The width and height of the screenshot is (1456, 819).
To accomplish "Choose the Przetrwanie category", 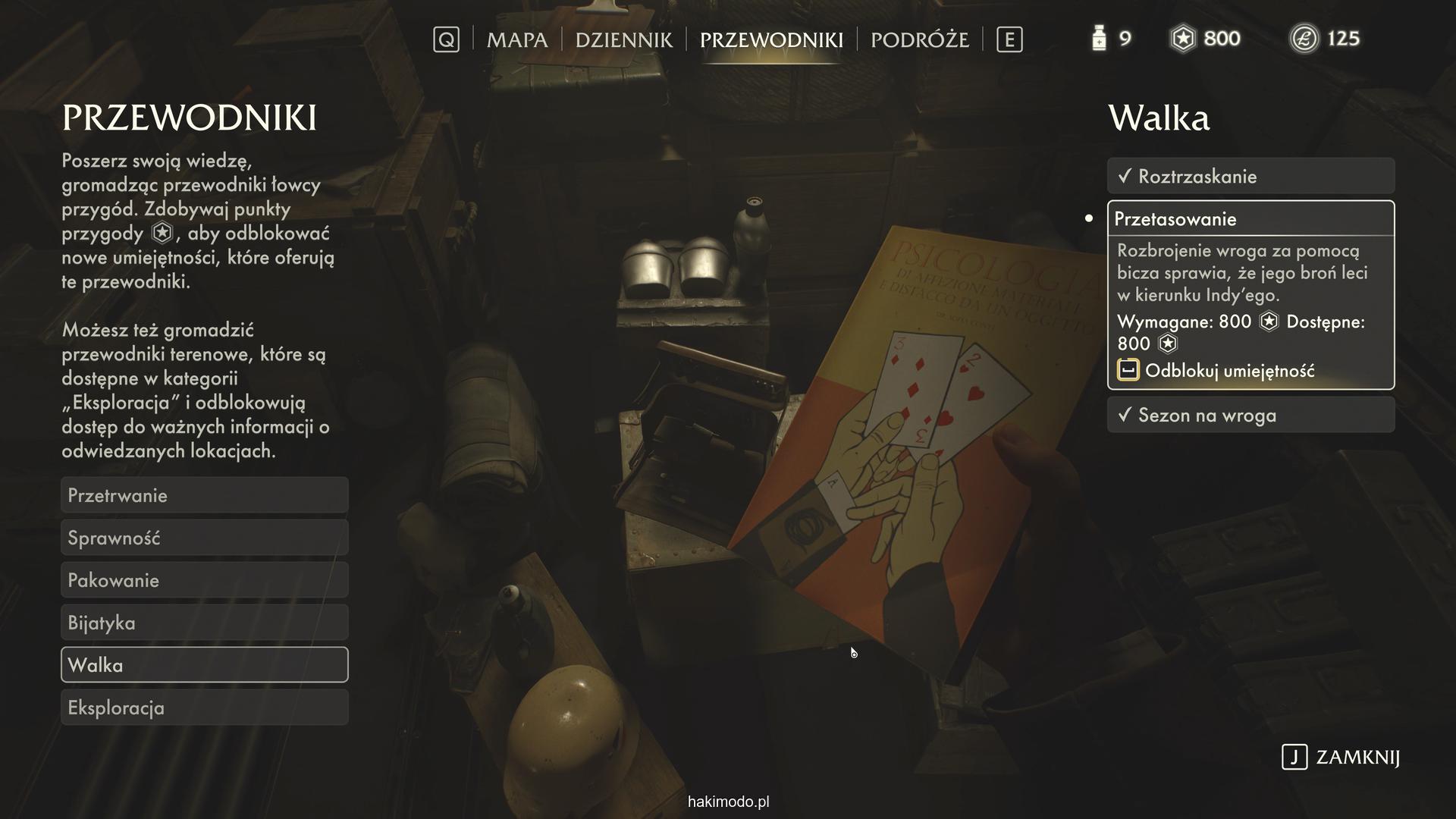I will click(x=204, y=495).
